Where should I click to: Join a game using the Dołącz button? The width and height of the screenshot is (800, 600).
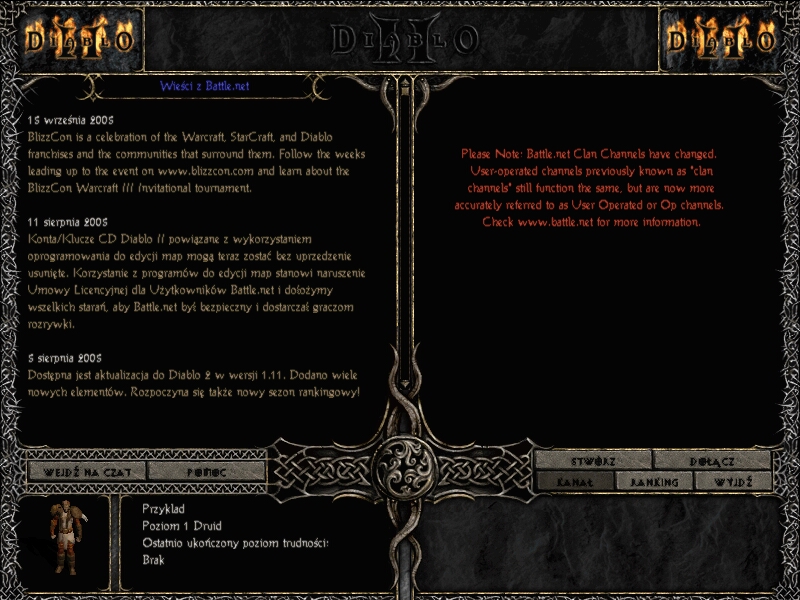click(712, 461)
